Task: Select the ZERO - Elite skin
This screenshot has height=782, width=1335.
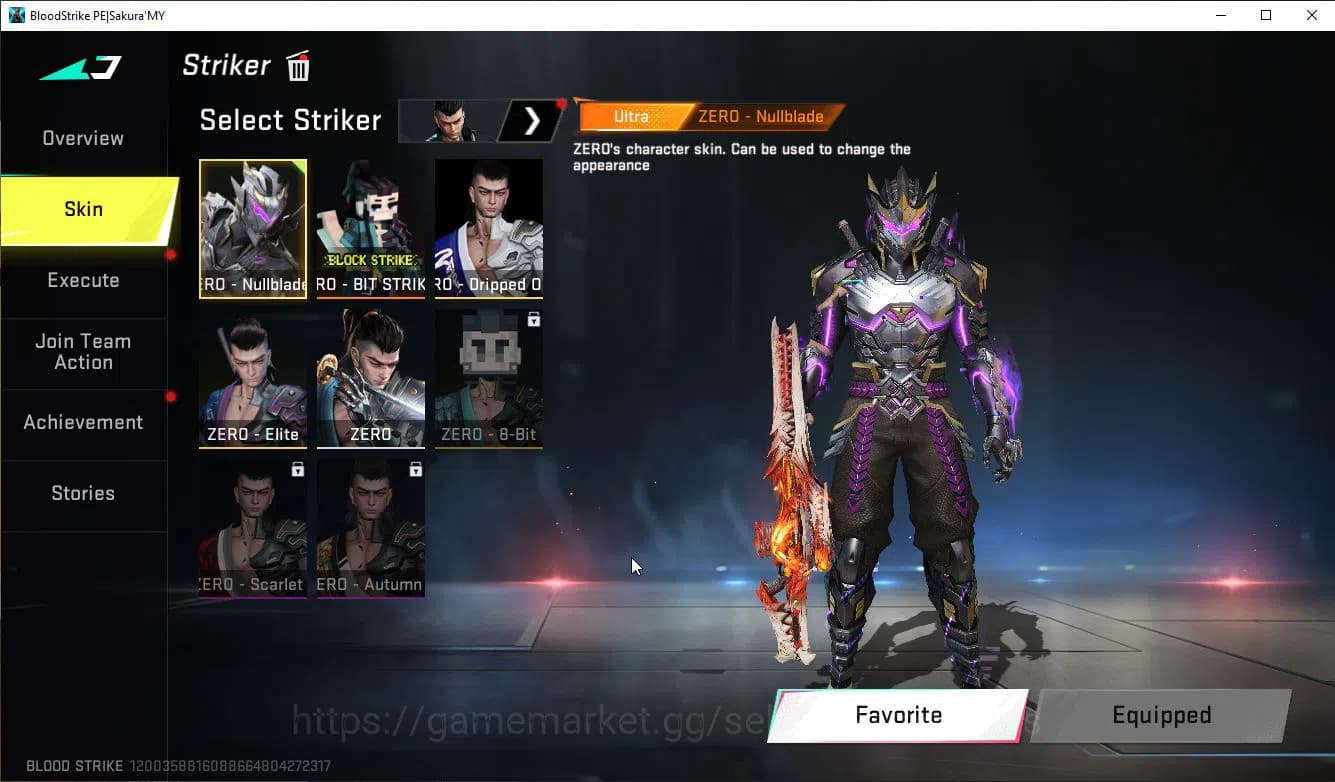Action: (x=252, y=378)
